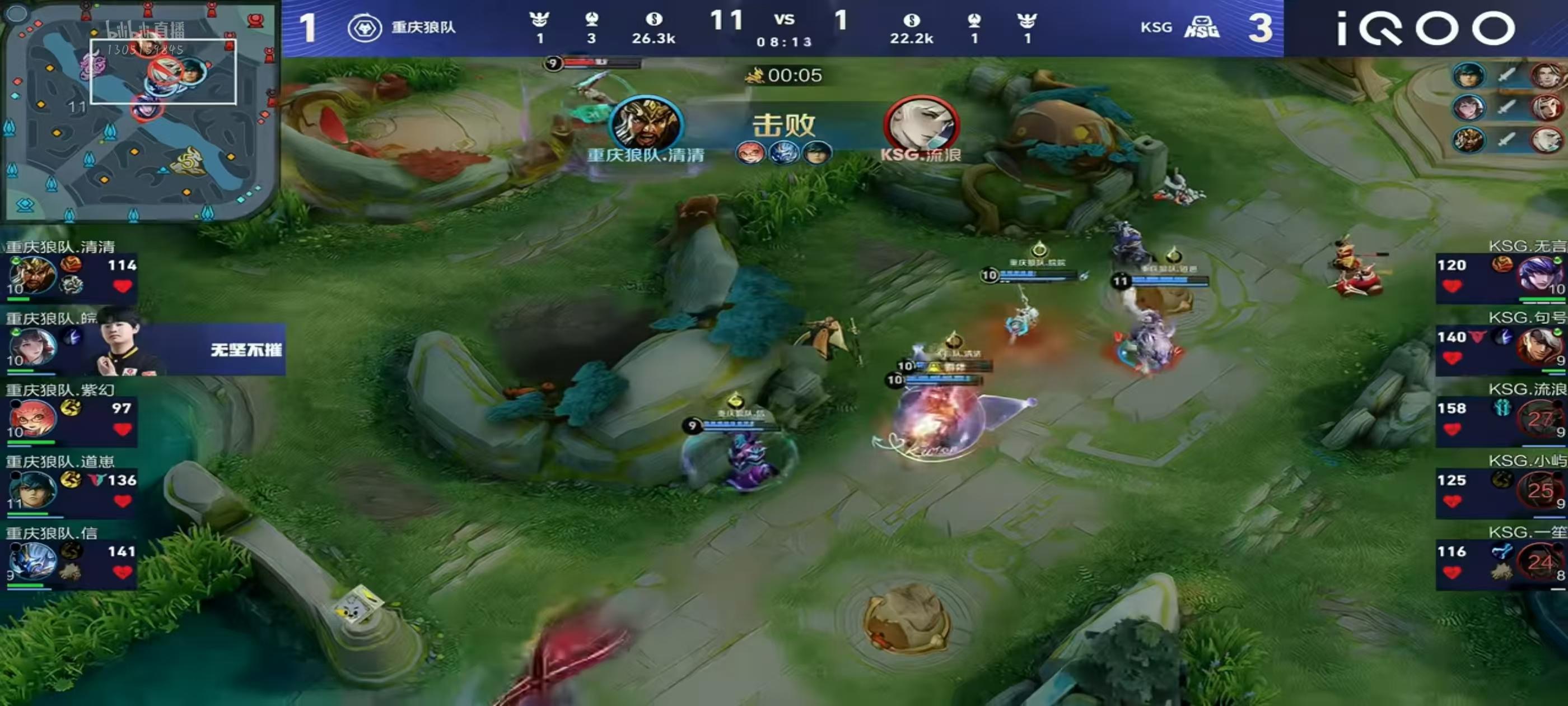Select 重庆狼队.信's hero portrait

tap(32, 561)
